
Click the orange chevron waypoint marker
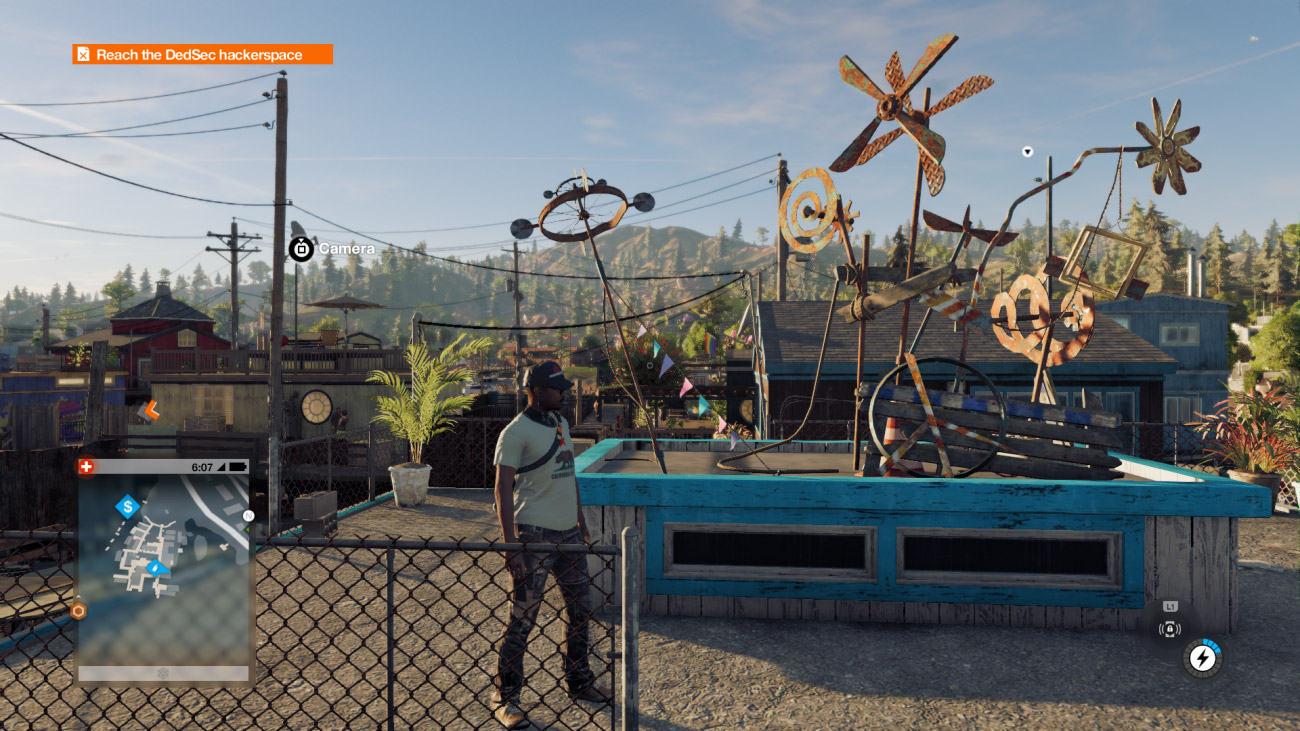click(150, 409)
